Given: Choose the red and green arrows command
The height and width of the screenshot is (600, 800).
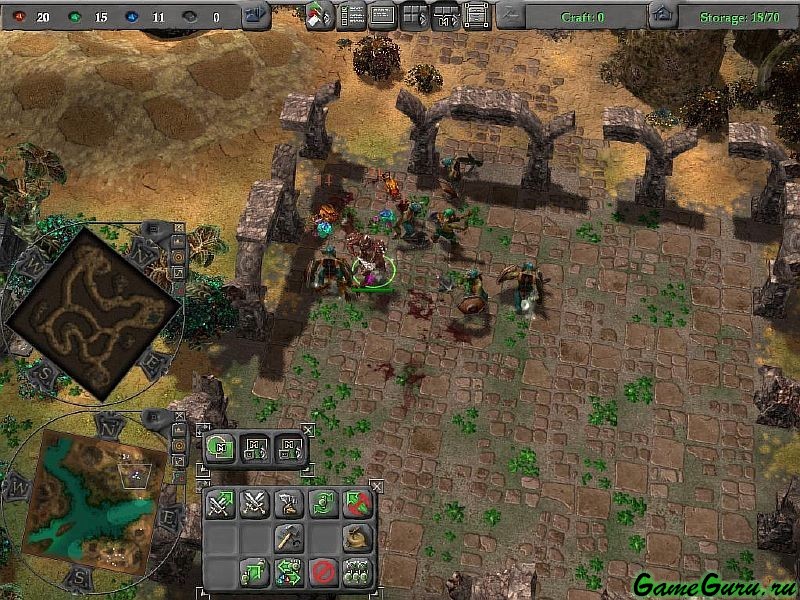Looking at the screenshot, I should (x=356, y=505).
